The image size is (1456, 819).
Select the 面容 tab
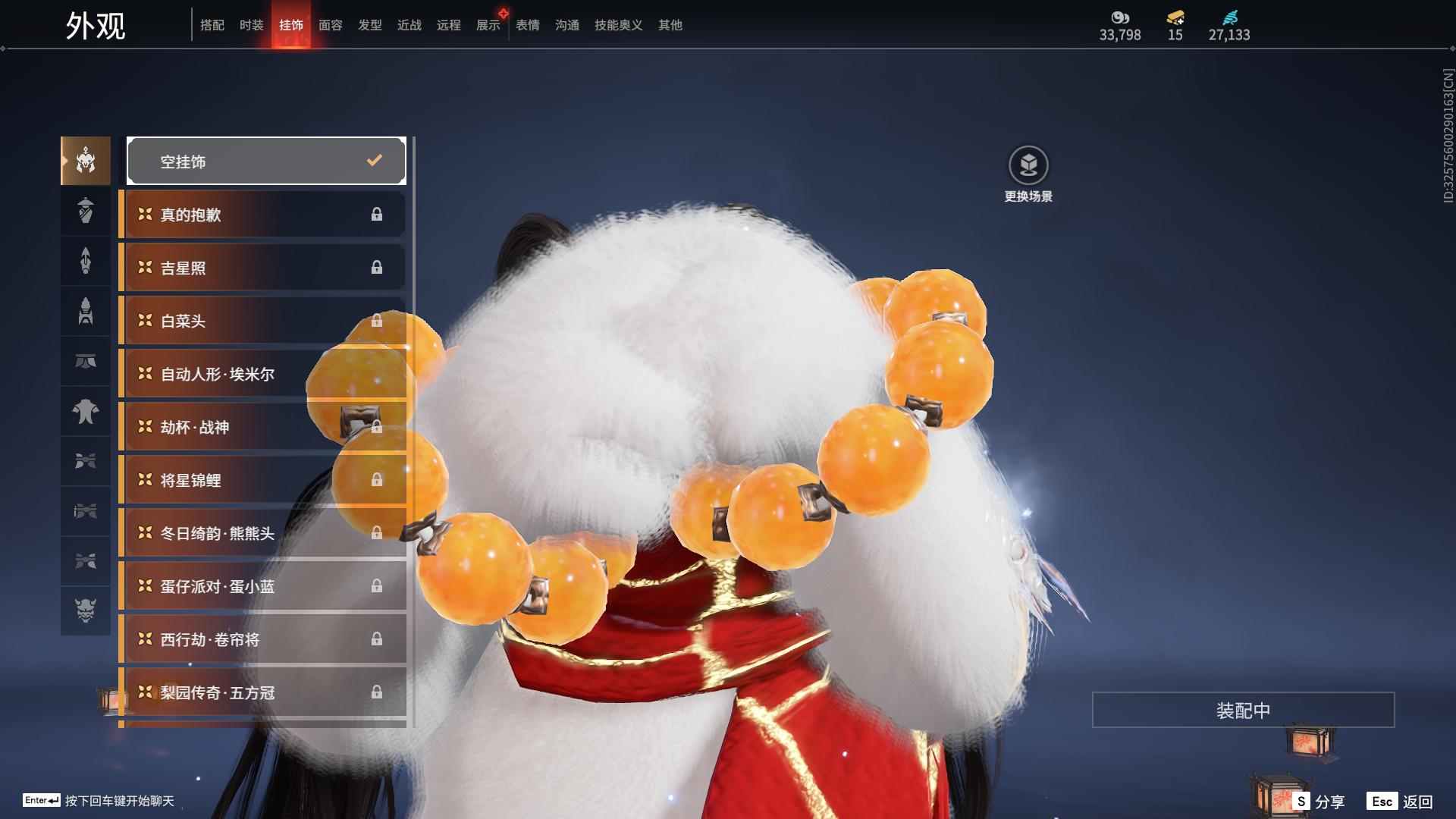click(331, 25)
